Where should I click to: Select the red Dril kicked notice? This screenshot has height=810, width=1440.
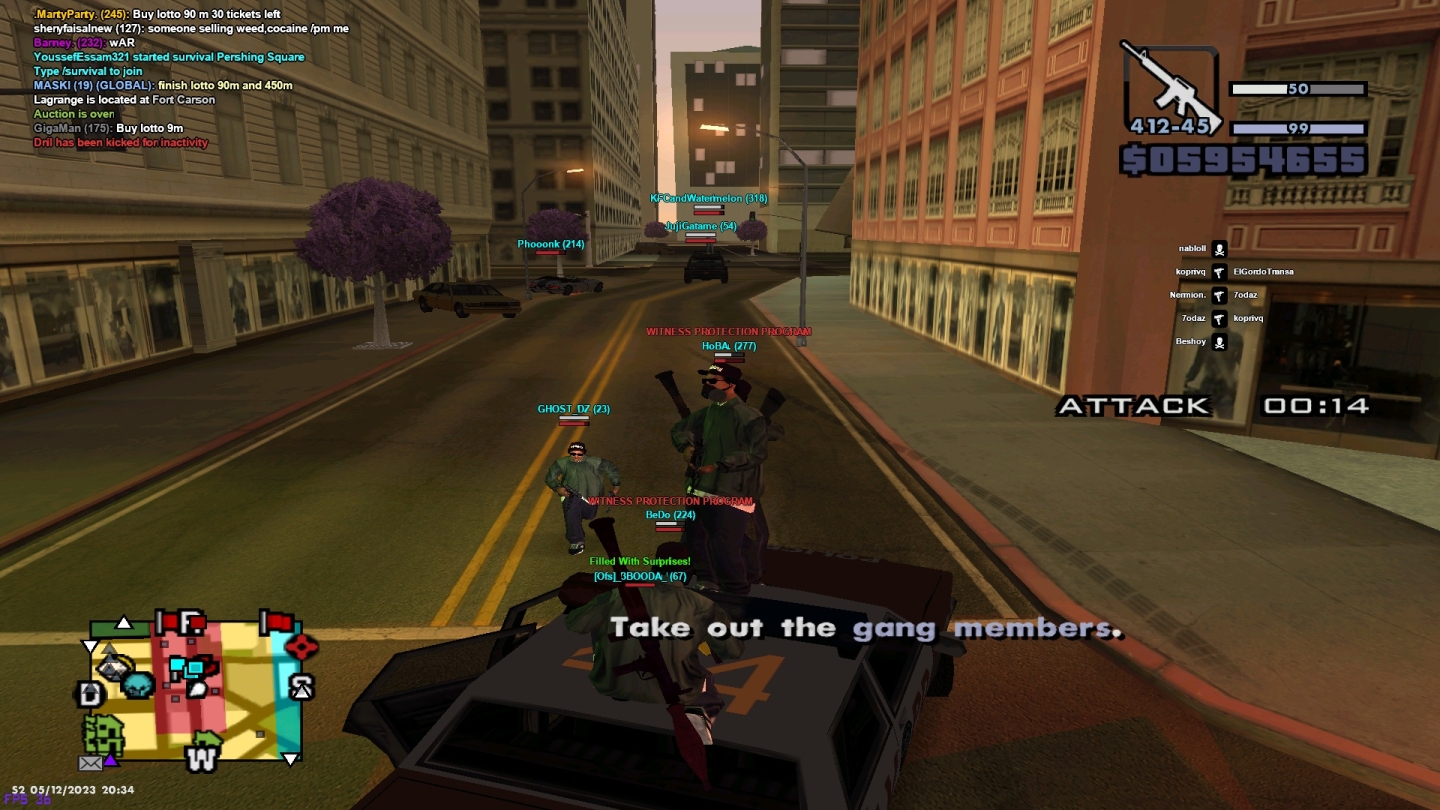[121, 143]
